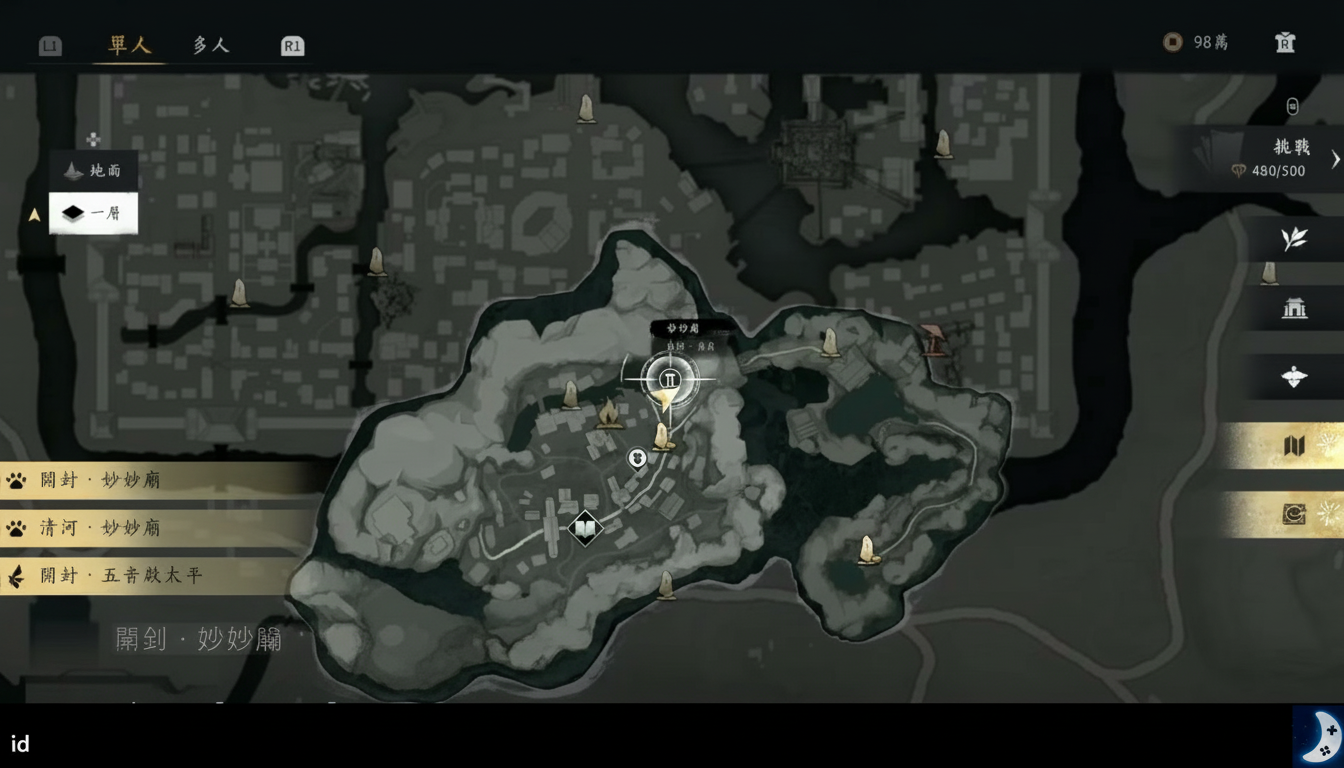1344x768 pixels.
Task: Click the bird emblem icon in the sidebar
Action: (1293, 378)
